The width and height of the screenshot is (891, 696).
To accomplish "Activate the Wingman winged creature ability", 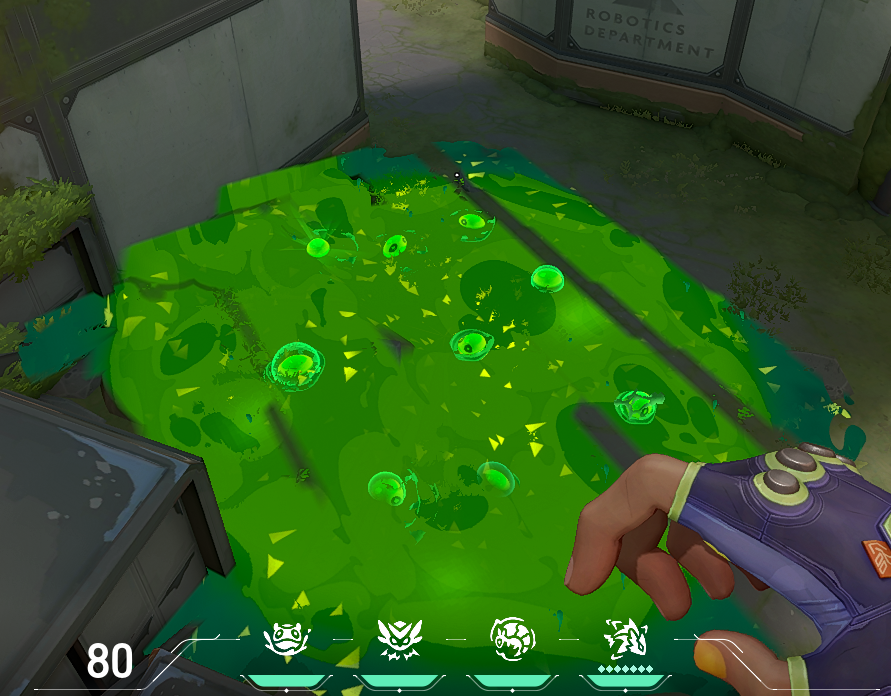I will coord(399,637).
